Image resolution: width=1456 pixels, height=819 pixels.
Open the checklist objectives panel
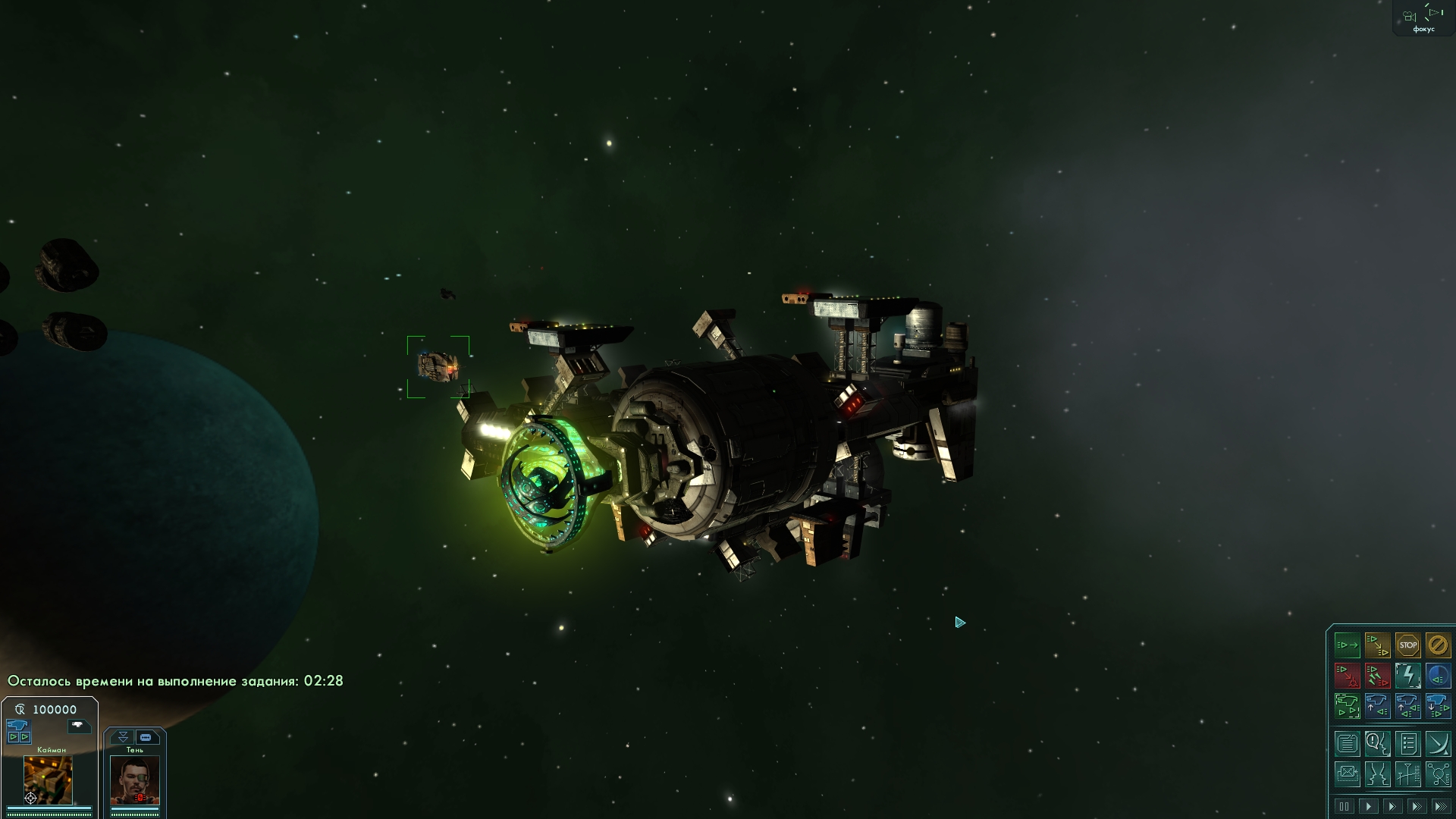click(x=1407, y=744)
